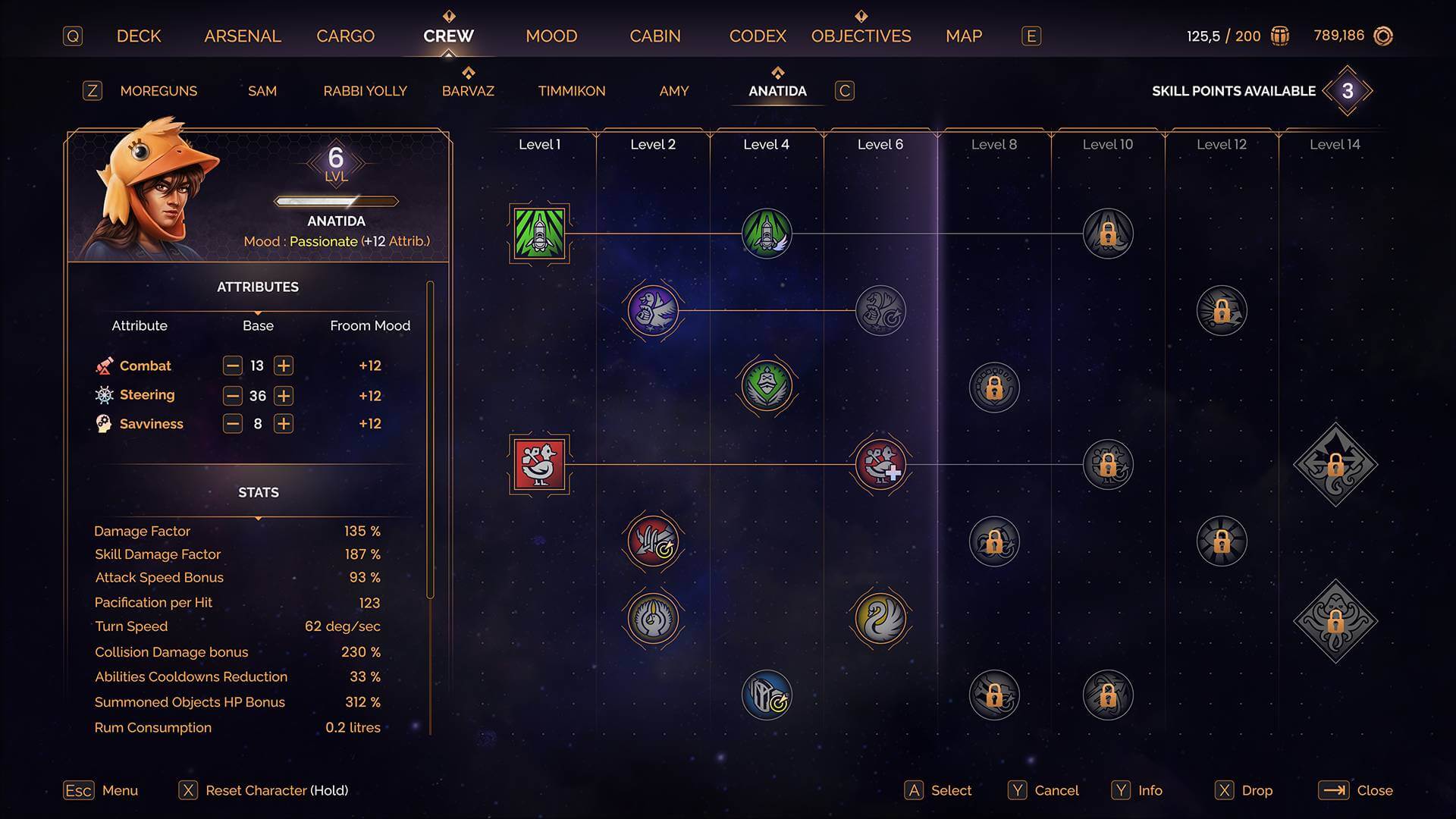View the Objectives tab
Image resolution: width=1456 pixels, height=819 pixels.
click(861, 36)
